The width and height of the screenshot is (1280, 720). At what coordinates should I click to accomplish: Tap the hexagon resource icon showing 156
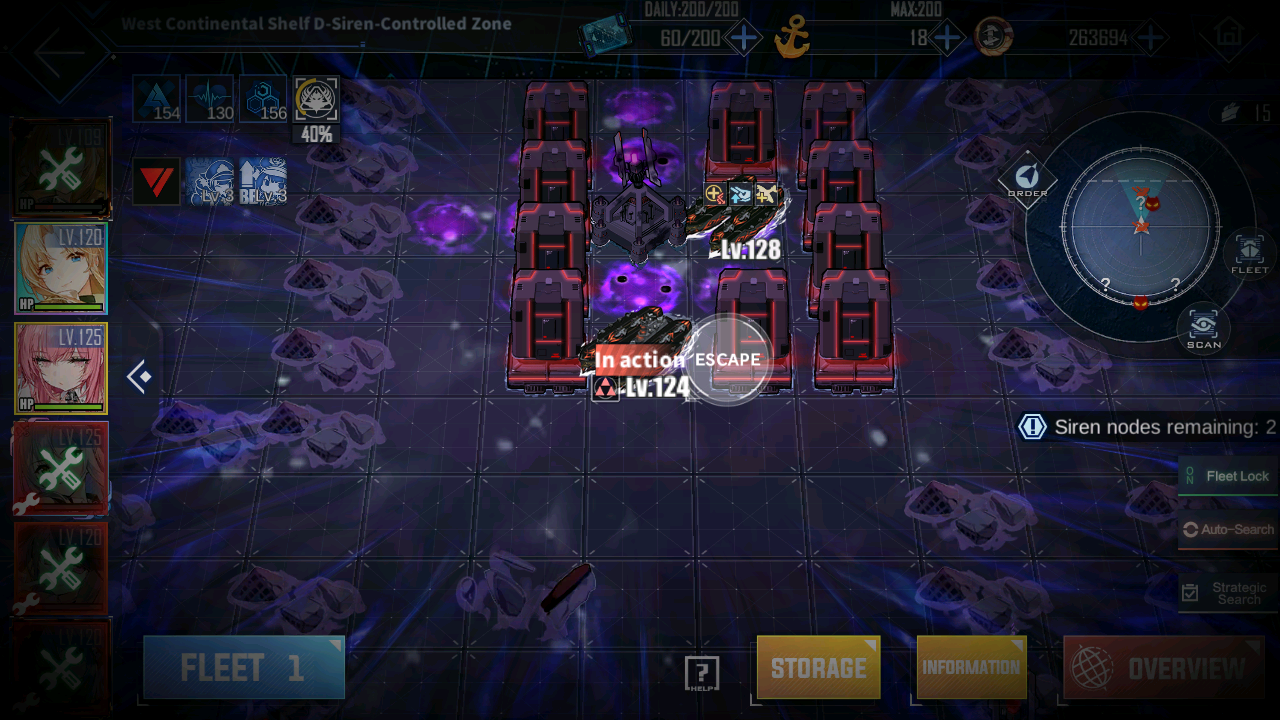pyautogui.click(x=262, y=97)
